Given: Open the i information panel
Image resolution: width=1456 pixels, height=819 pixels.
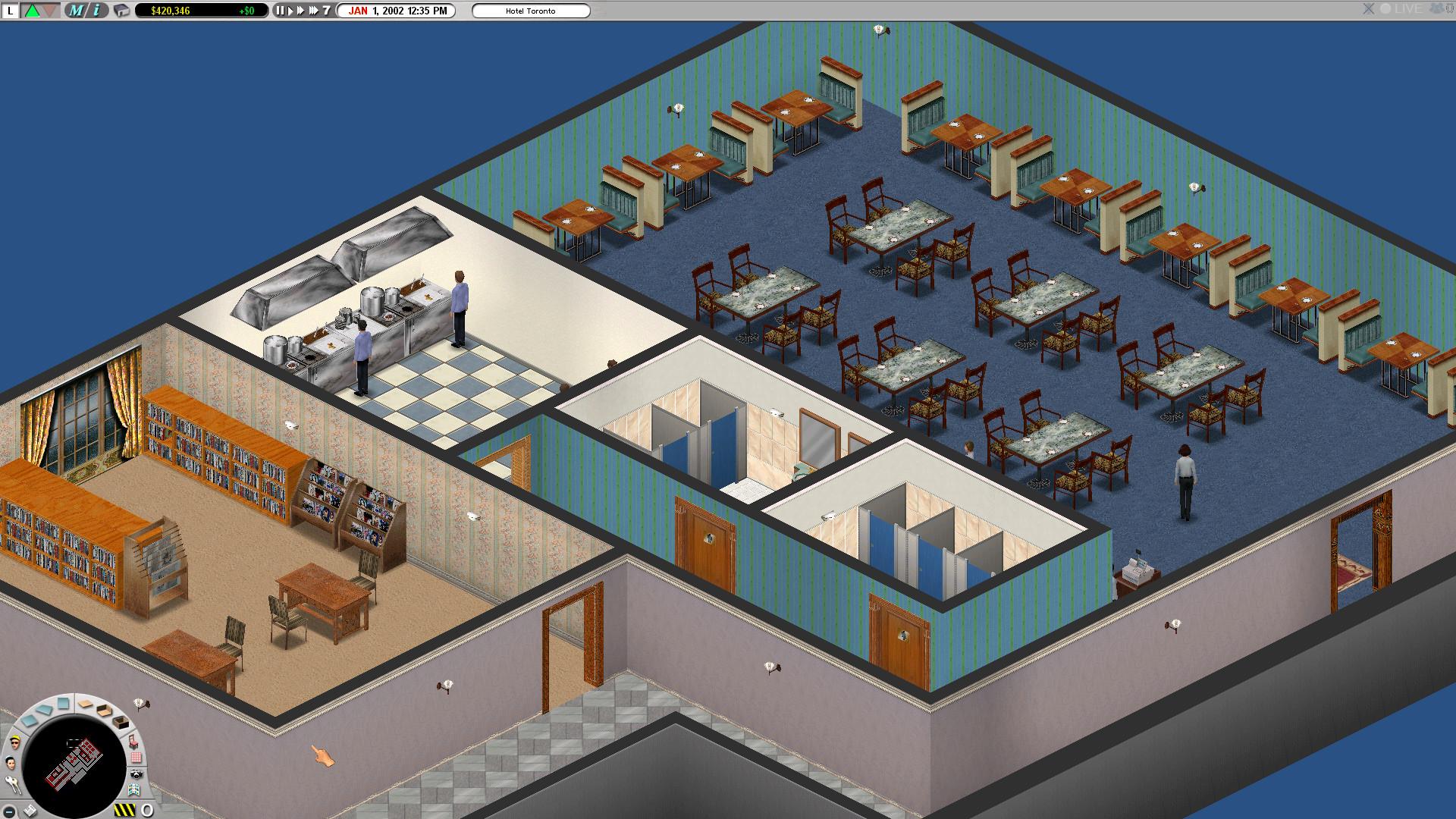Looking at the screenshot, I should tap(96, 11).
